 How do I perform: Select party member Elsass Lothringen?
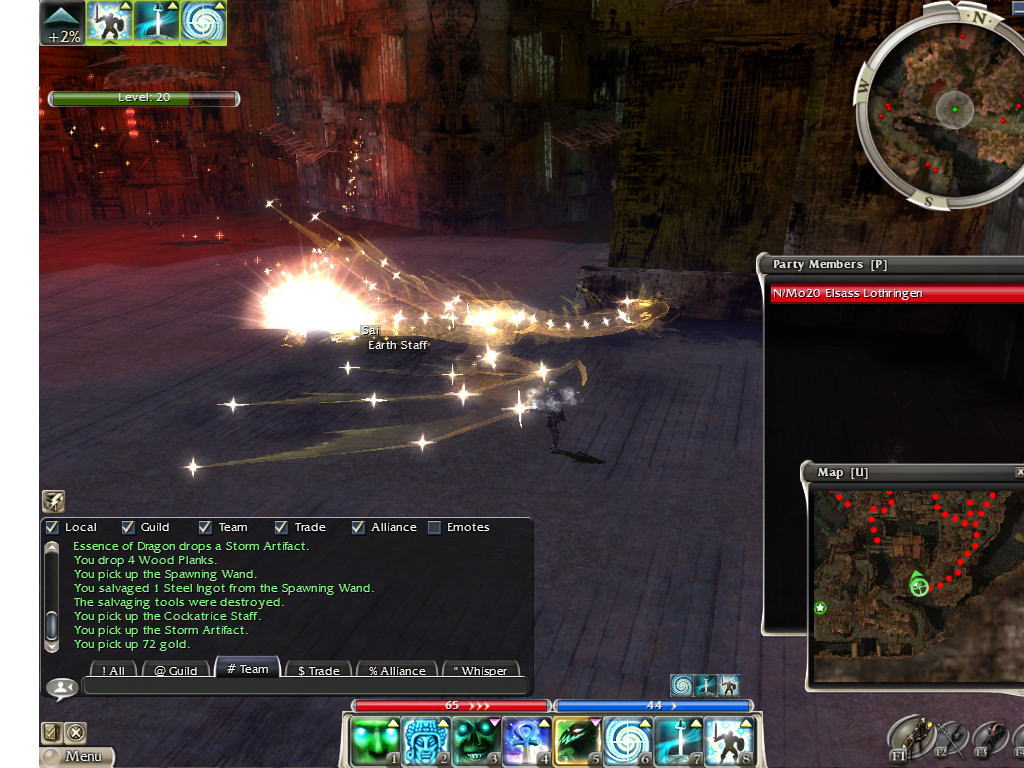pyautogui.click(x=895, y=294)
